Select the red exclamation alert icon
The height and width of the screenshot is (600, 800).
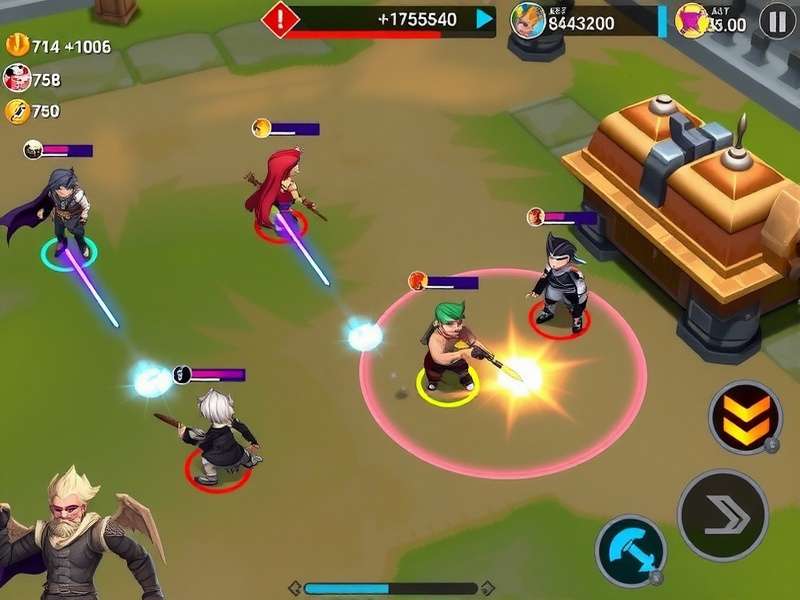280,19
